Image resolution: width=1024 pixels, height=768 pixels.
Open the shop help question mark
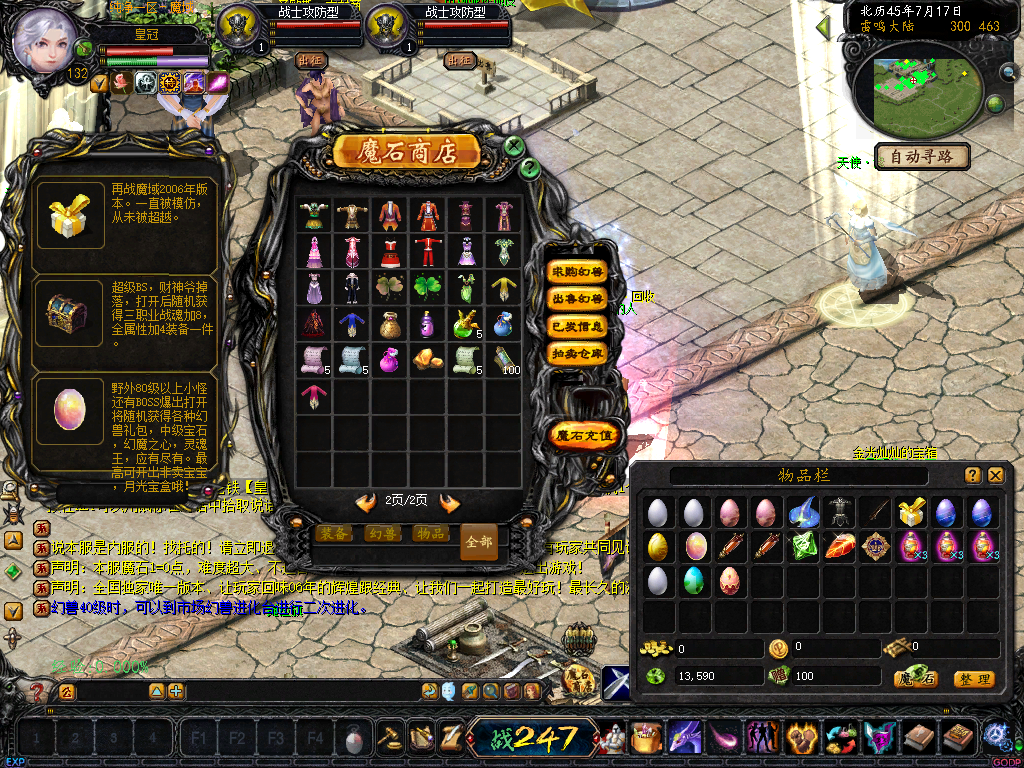pyautogui.click(x=530, y=168)
